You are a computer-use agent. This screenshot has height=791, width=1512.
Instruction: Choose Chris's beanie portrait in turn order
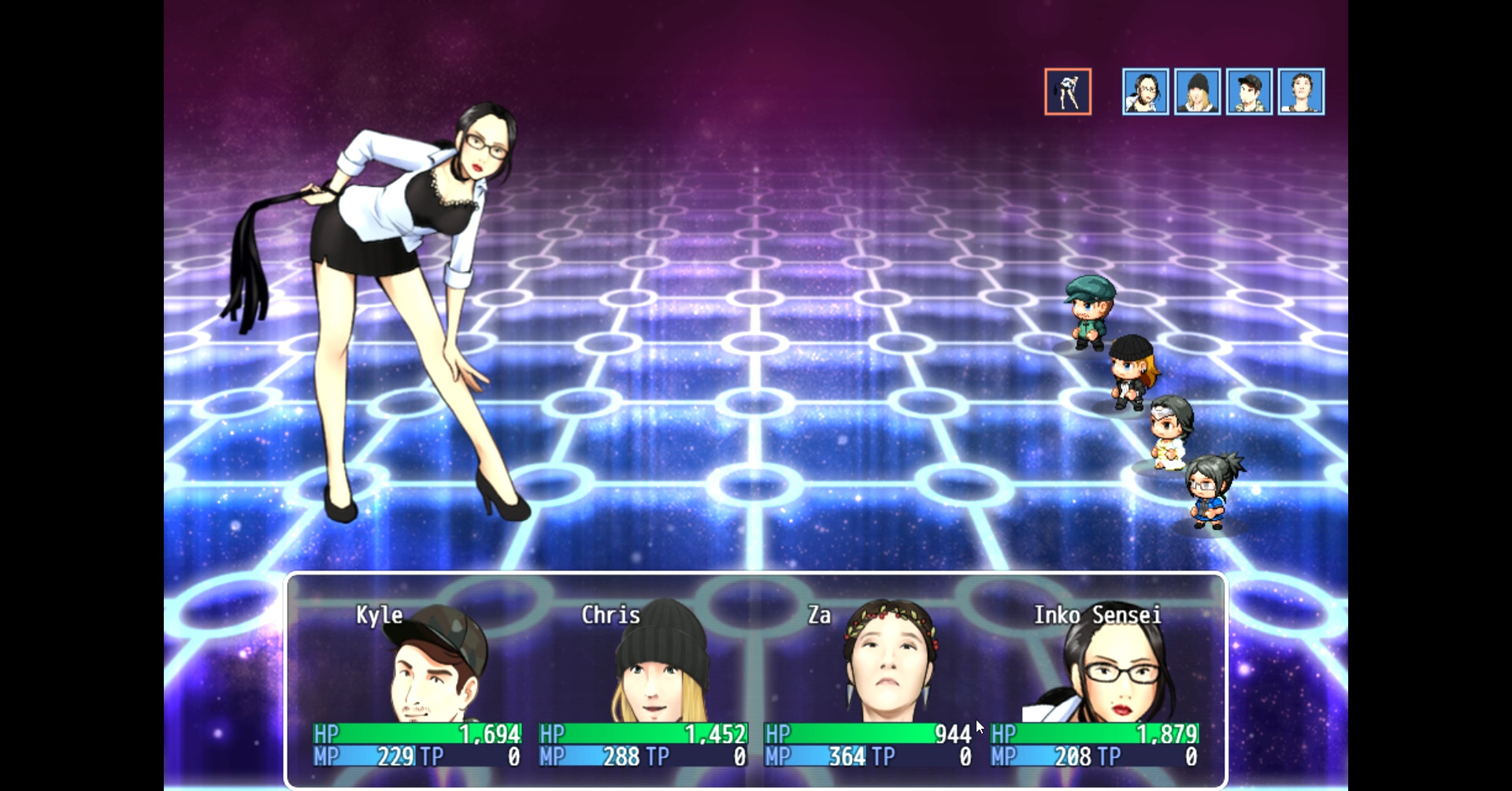(x=1197, y=92)
